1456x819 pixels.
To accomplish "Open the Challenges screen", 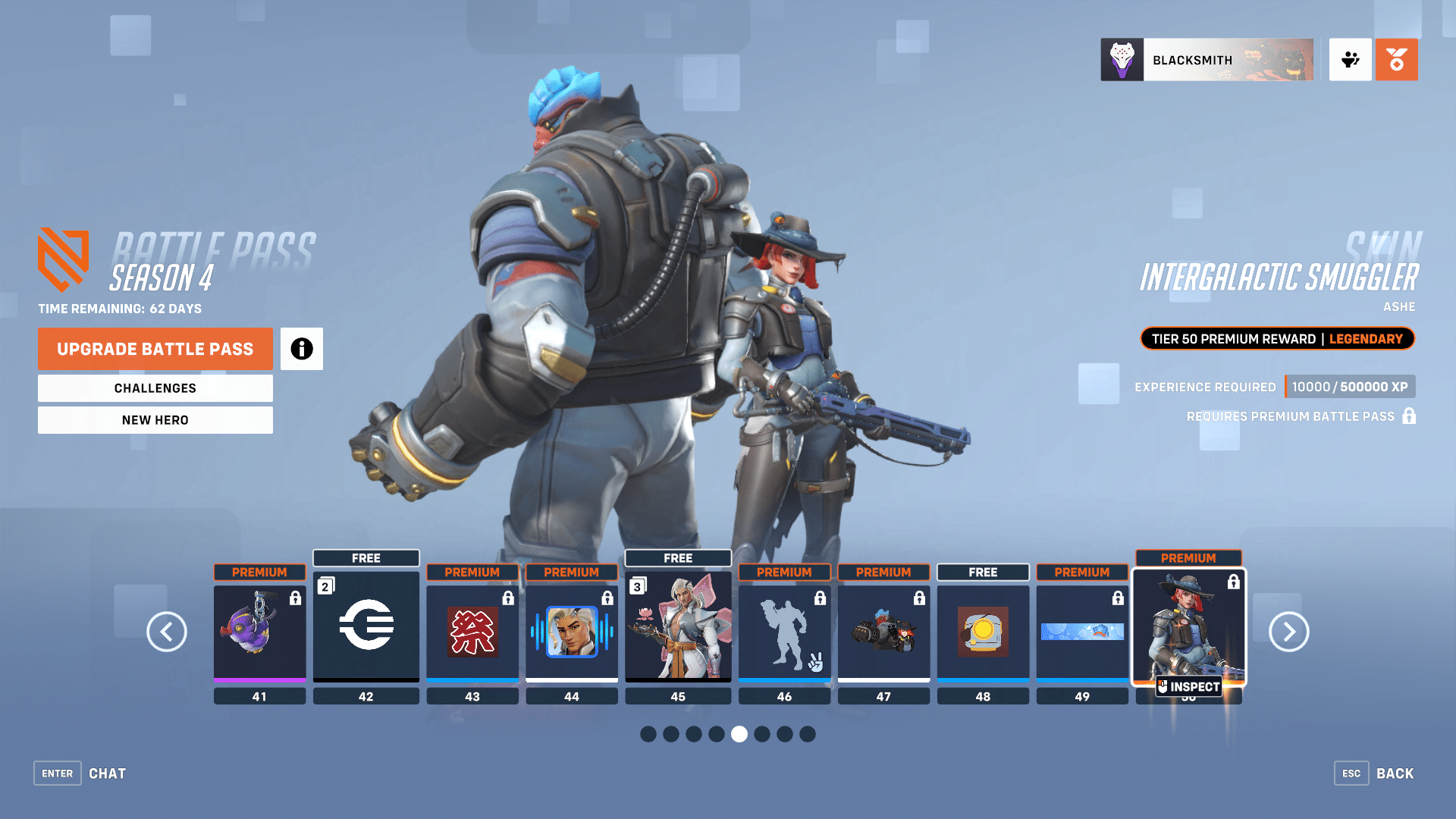I will point(155,388).
